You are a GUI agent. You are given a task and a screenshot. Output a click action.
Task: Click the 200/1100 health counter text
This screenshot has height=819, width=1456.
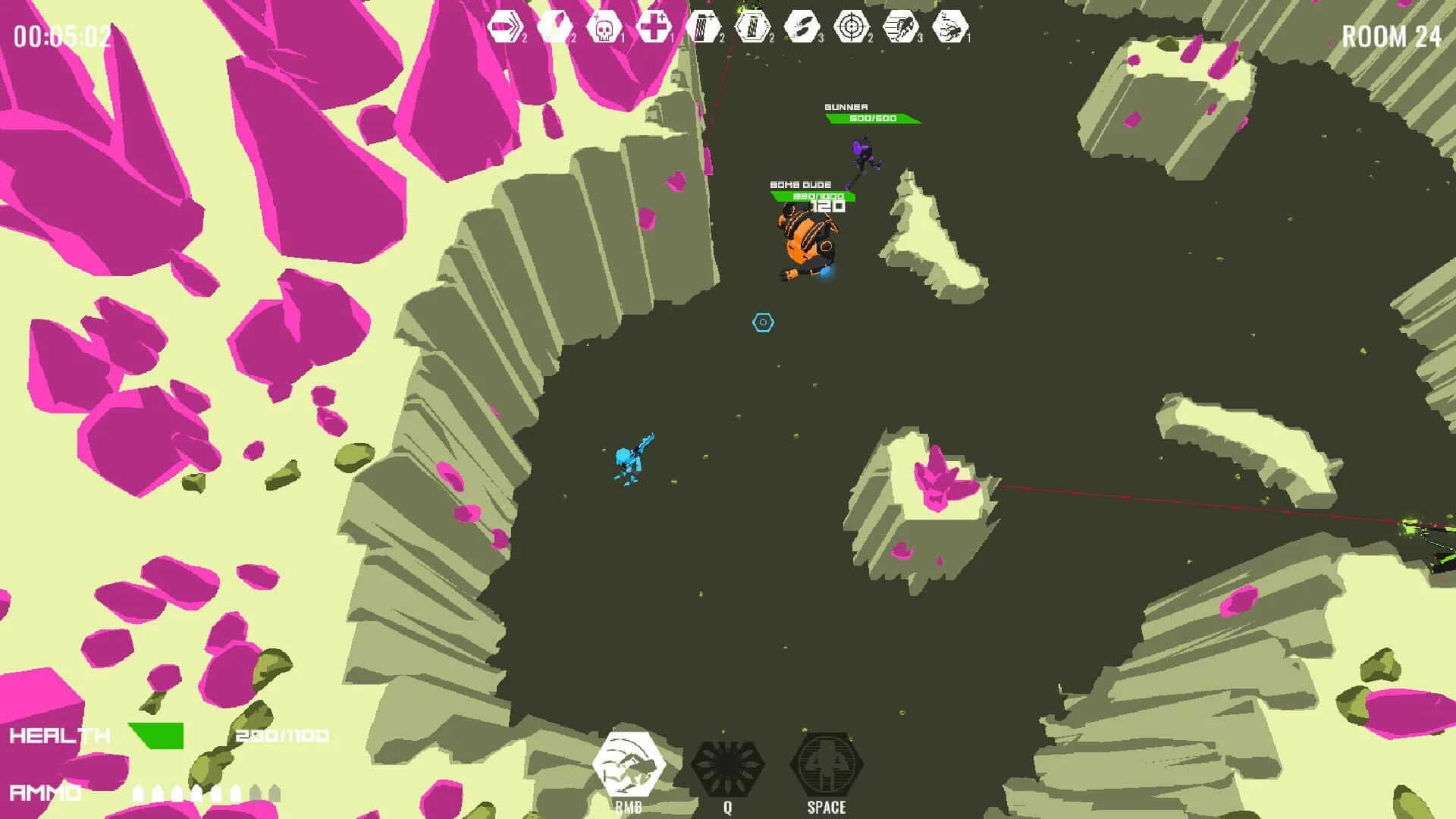[x=281, y=734]
